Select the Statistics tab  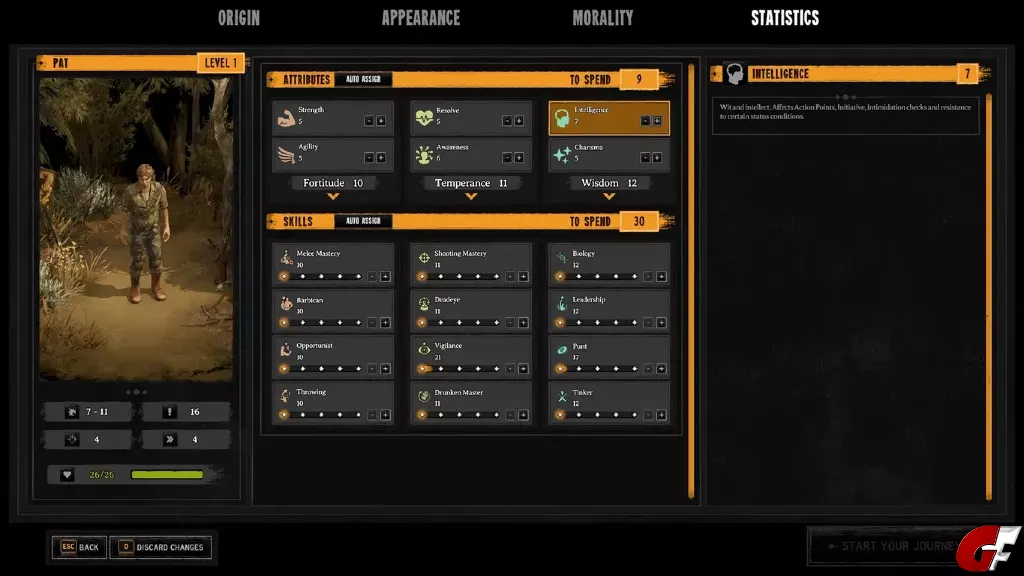(x=784, y=18)
